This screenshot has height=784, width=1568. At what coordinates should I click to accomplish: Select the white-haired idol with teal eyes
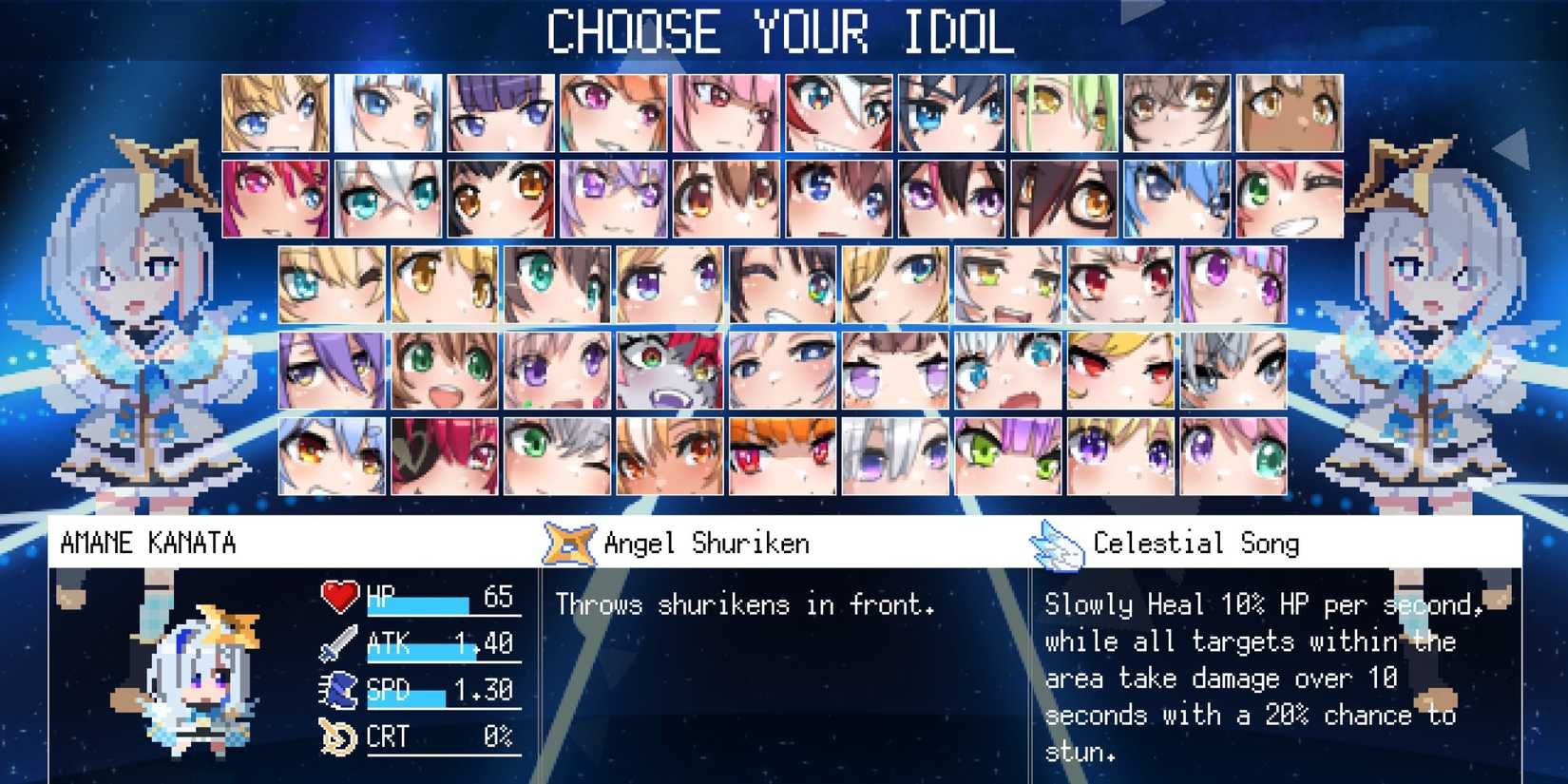click(x=388, y=199)
